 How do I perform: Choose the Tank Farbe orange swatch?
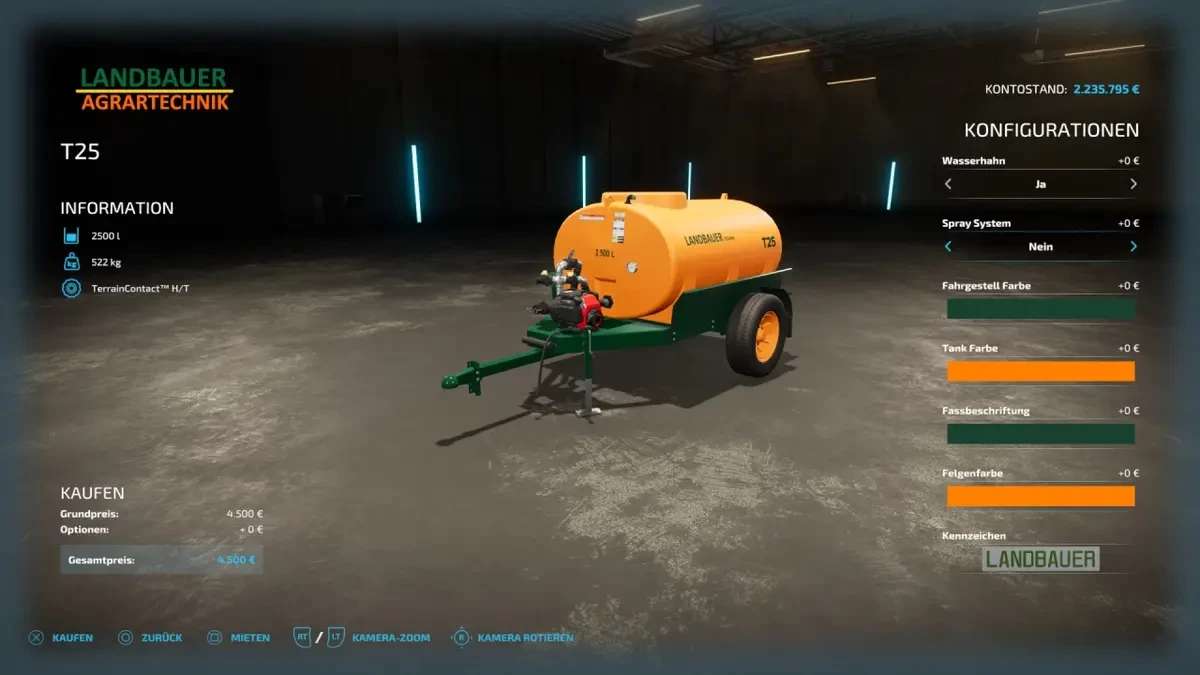(x=1040, y=371)
